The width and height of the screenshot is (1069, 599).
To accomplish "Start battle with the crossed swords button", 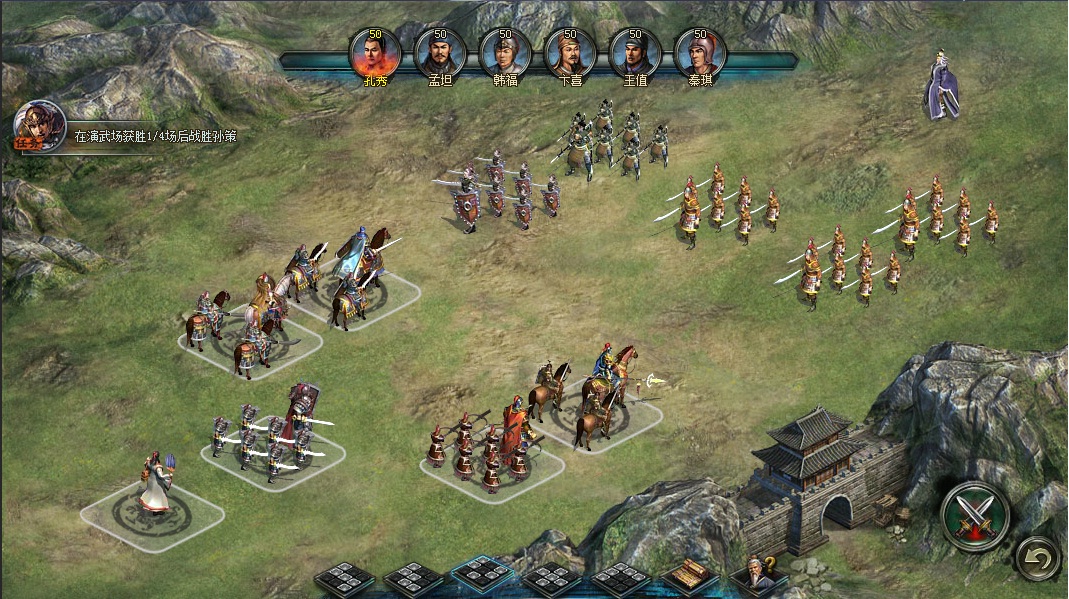I will point(975,516).
